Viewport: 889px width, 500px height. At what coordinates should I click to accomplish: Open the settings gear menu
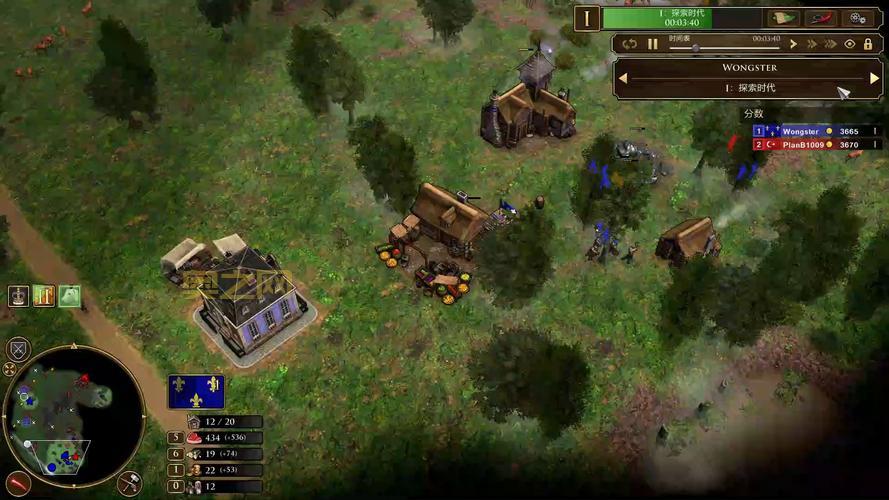[858, 18]
